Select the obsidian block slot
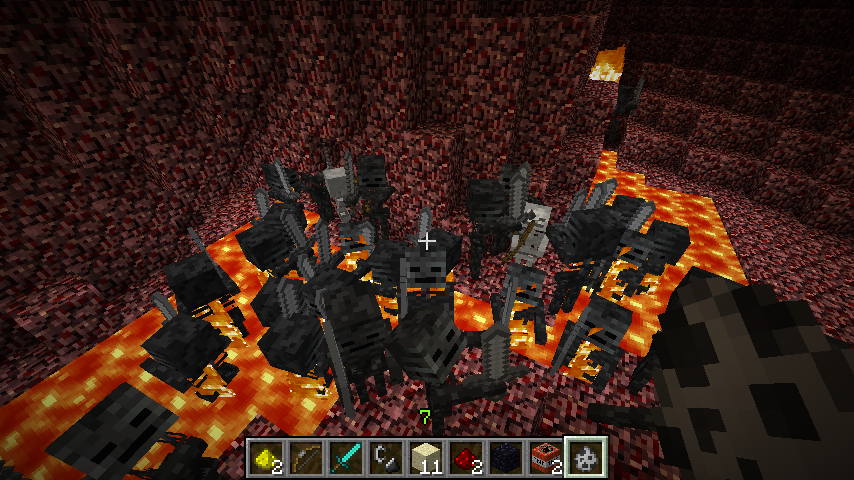The width and height of the screenshot is (854, 480). [x=506, y=457]
